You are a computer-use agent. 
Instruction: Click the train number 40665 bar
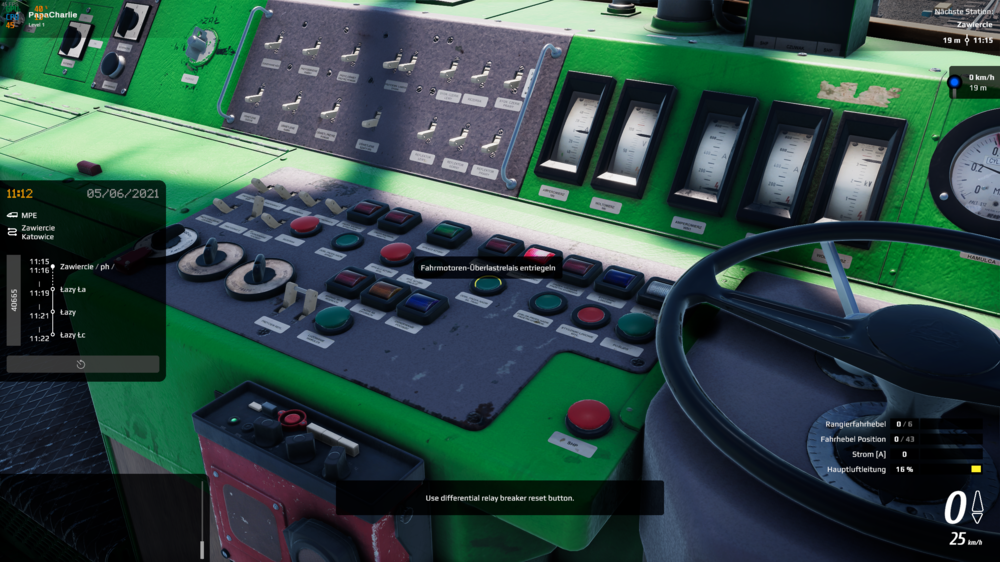(x=14, y=300)
